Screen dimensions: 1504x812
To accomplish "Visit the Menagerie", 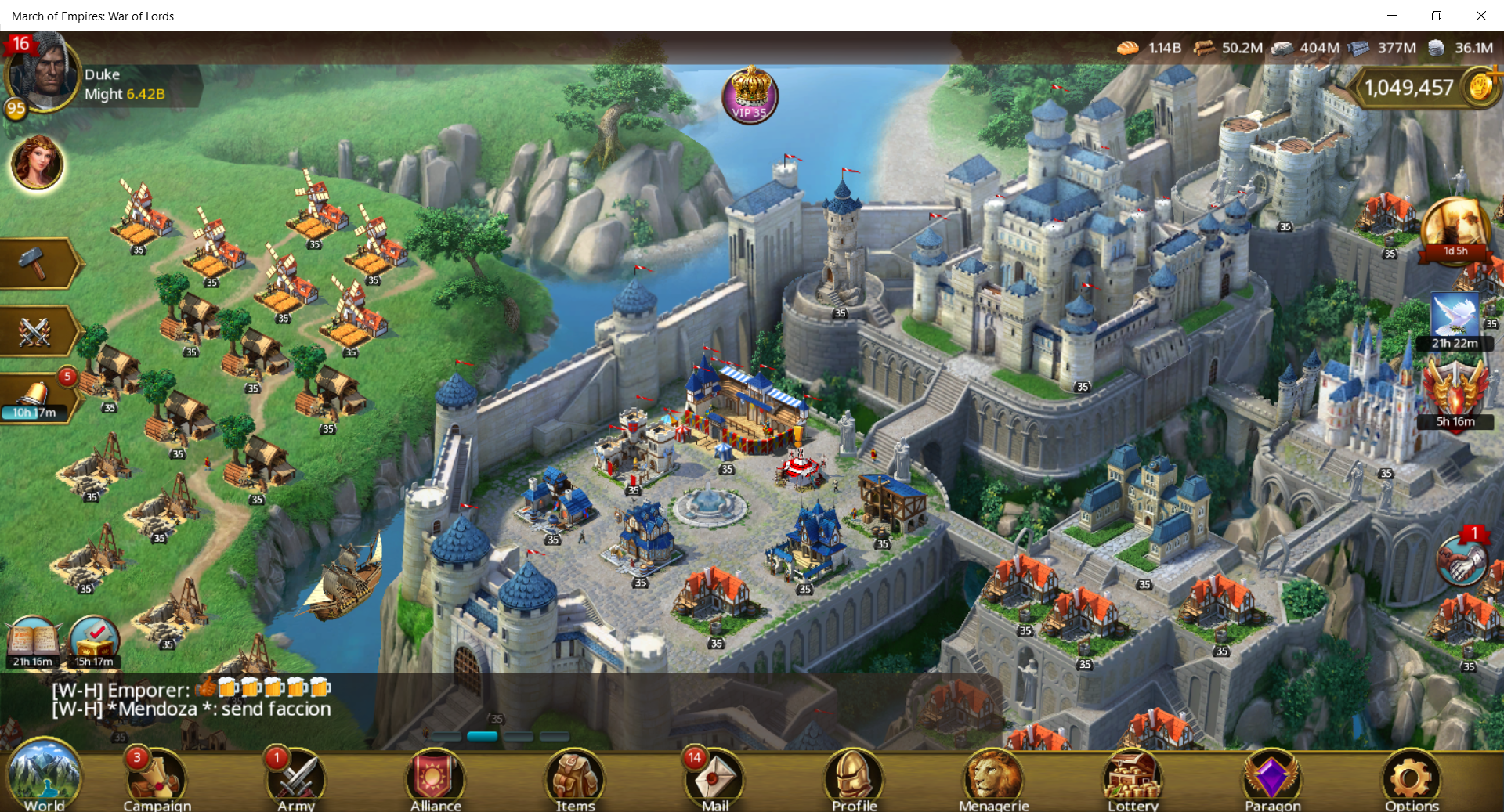I will click(993, 779).
